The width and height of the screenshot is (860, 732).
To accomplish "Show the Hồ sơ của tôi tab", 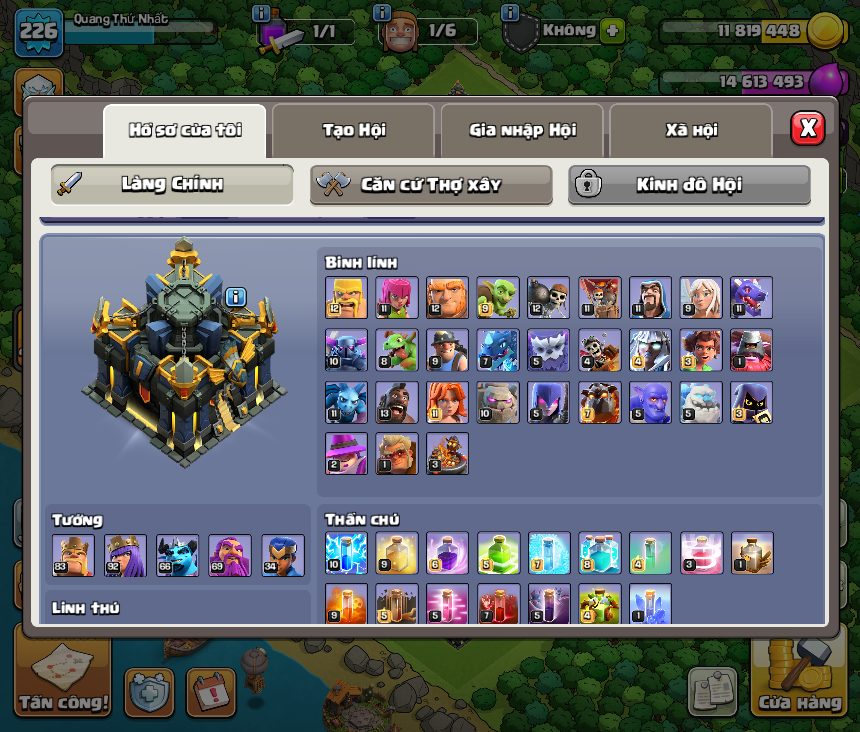I will tap(185, 130).
